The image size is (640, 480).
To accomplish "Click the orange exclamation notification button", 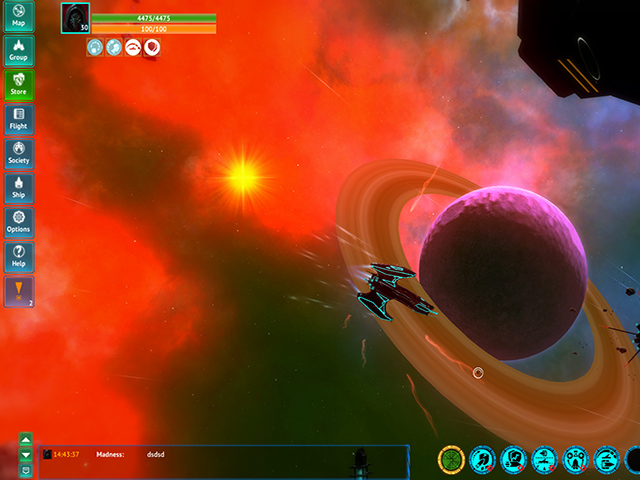I will click(18, 292).
